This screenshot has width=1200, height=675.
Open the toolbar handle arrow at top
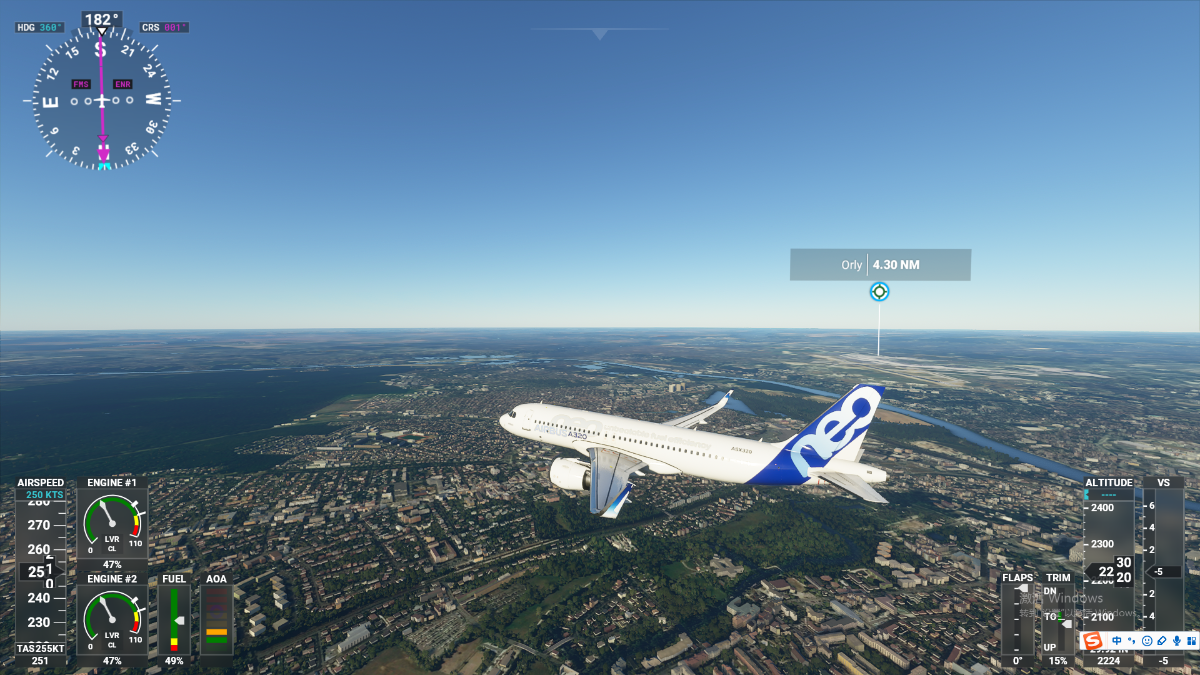coord(599,34)
